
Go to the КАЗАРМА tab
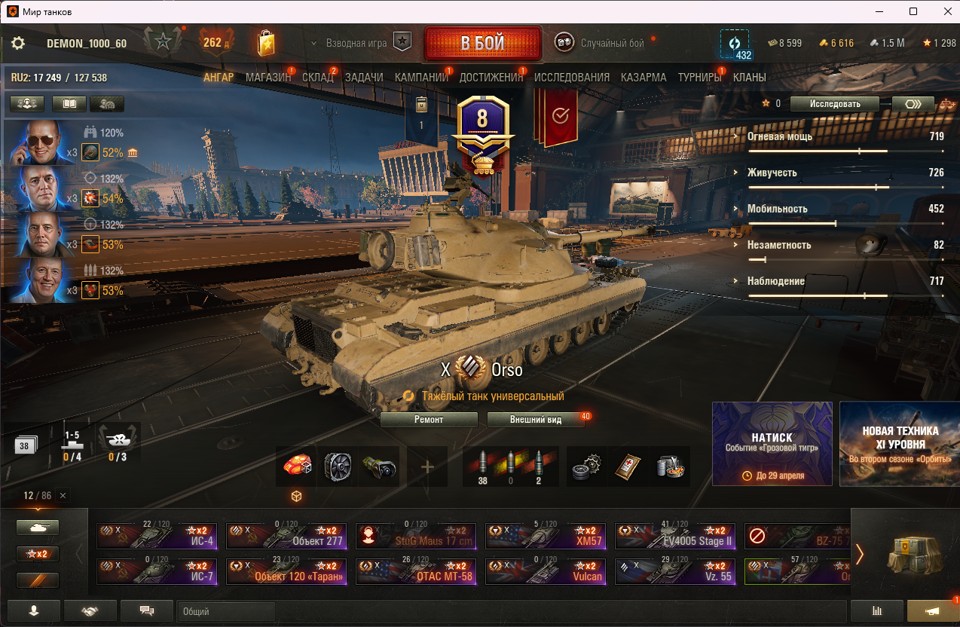tap(643, 77)
